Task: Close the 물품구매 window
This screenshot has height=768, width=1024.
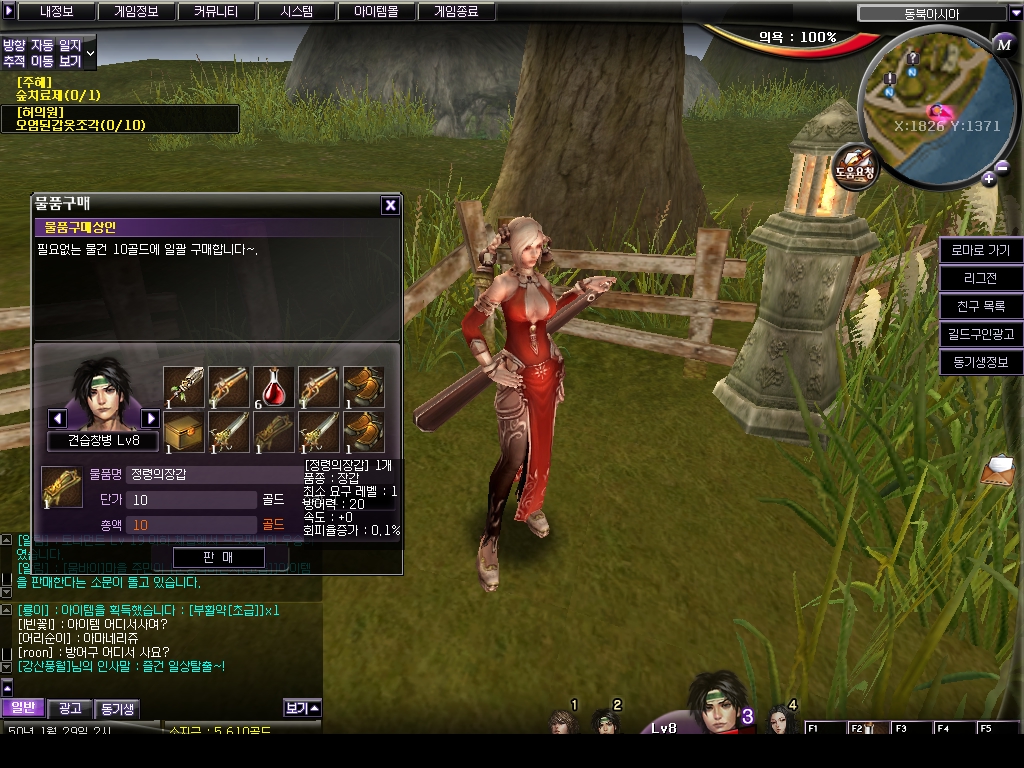Action: (390, 205)
